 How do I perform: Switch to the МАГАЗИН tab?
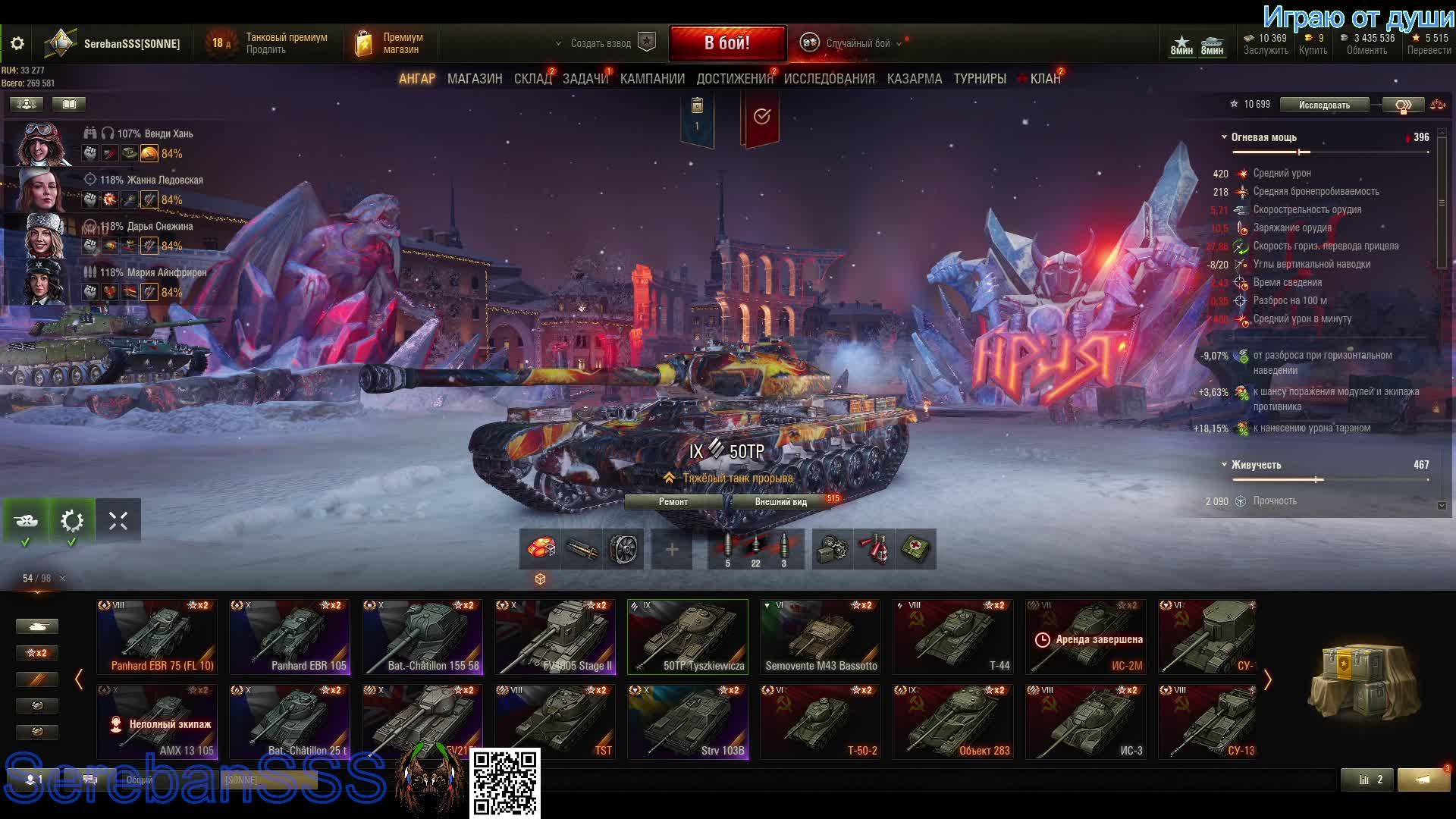475,79
